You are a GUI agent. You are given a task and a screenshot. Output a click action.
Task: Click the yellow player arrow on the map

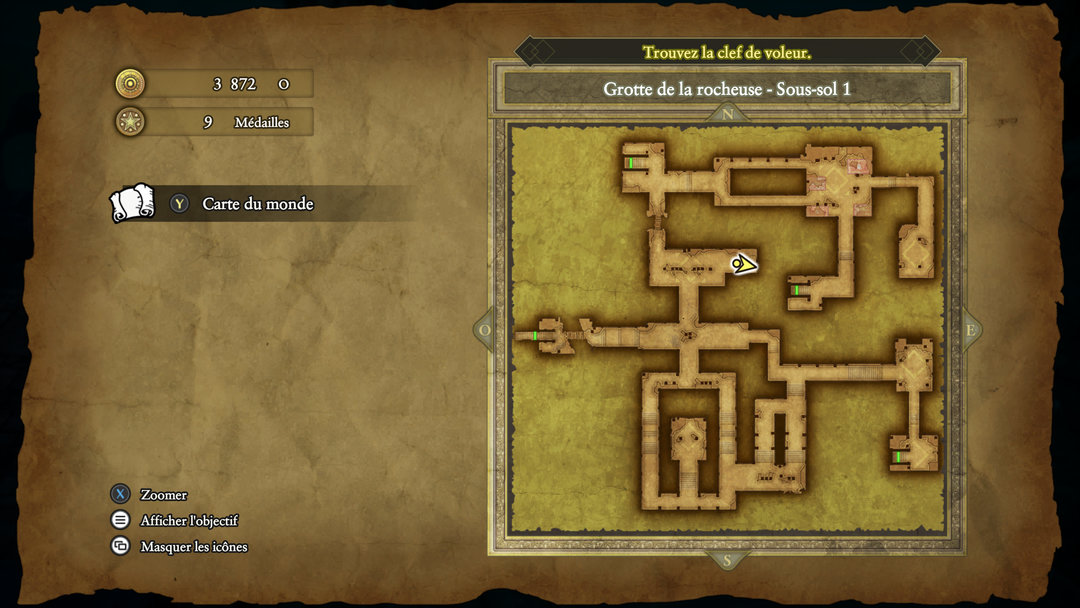pyautogui.click(x=743, y=264)
